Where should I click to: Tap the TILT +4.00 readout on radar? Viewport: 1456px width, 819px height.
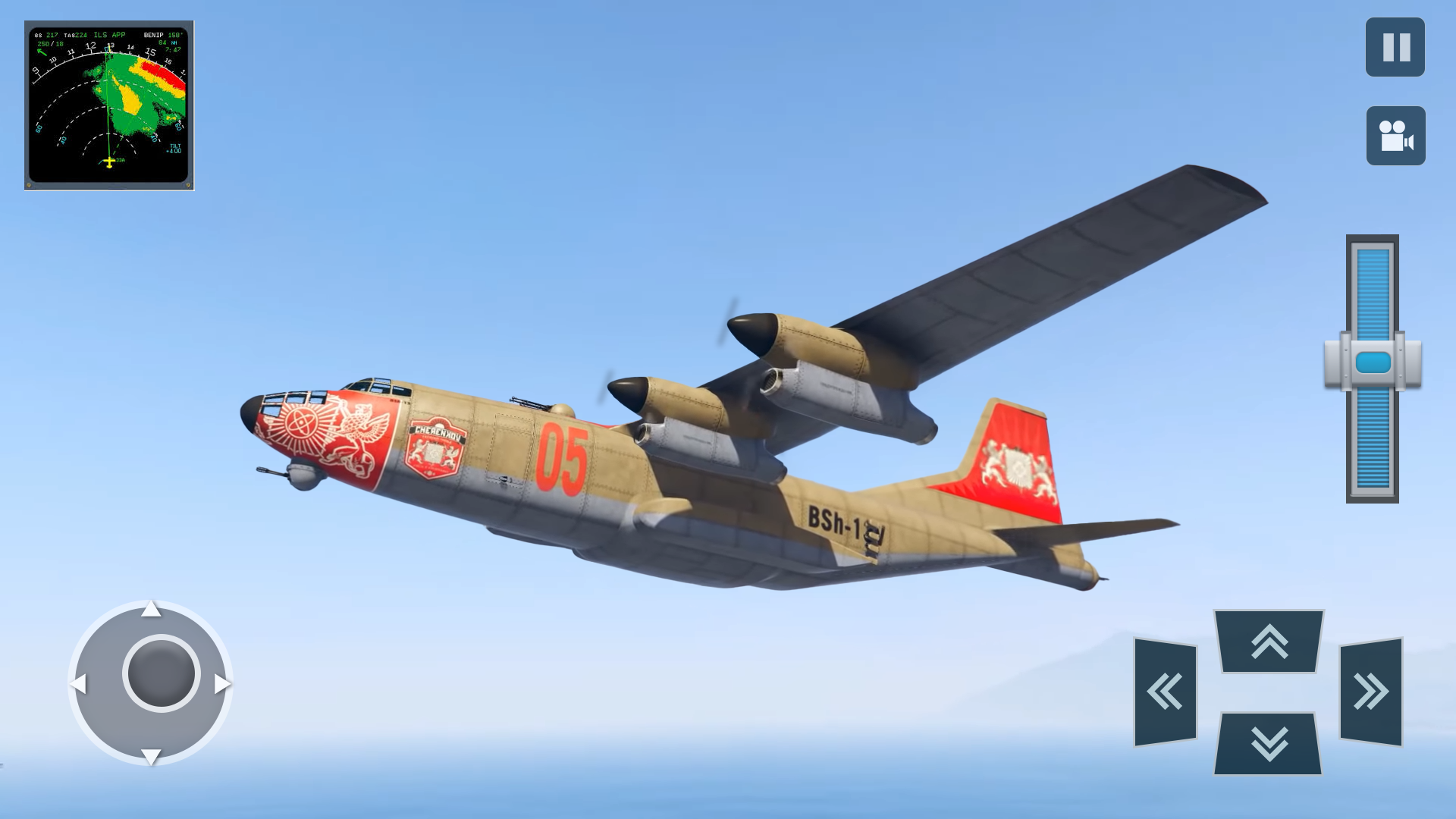(x=176, y=148)
